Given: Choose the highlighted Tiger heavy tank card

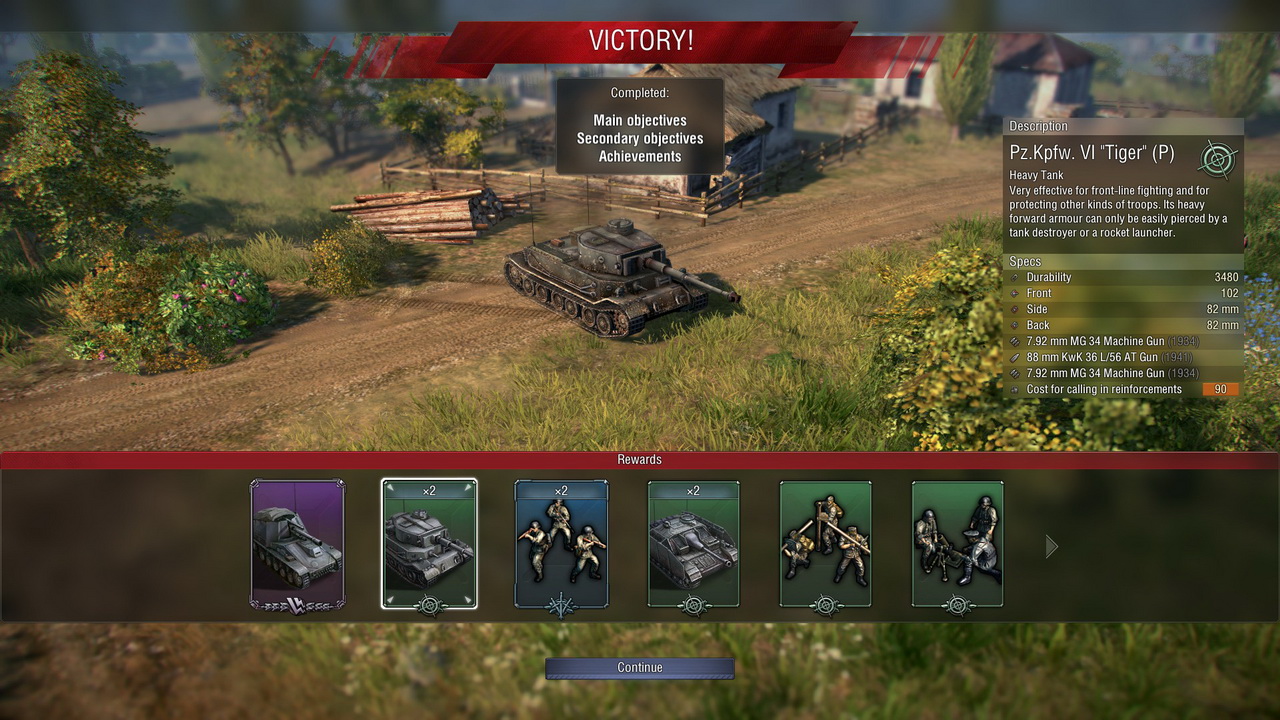Looking at the screenshot, I should coord(429,544).
